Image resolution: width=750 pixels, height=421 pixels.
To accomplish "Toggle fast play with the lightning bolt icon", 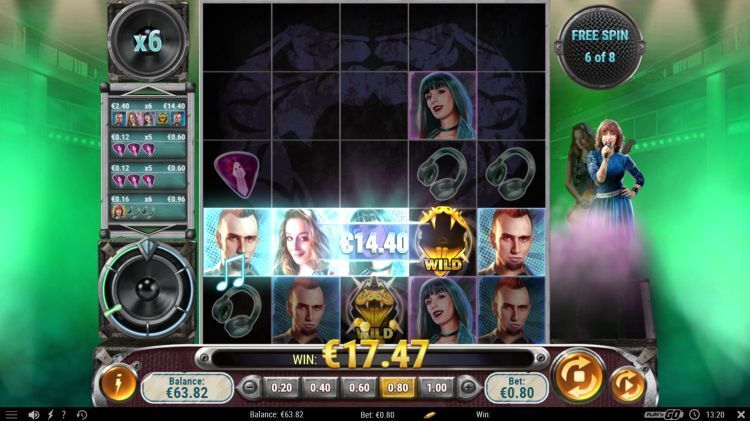I will tap(50, 414).
